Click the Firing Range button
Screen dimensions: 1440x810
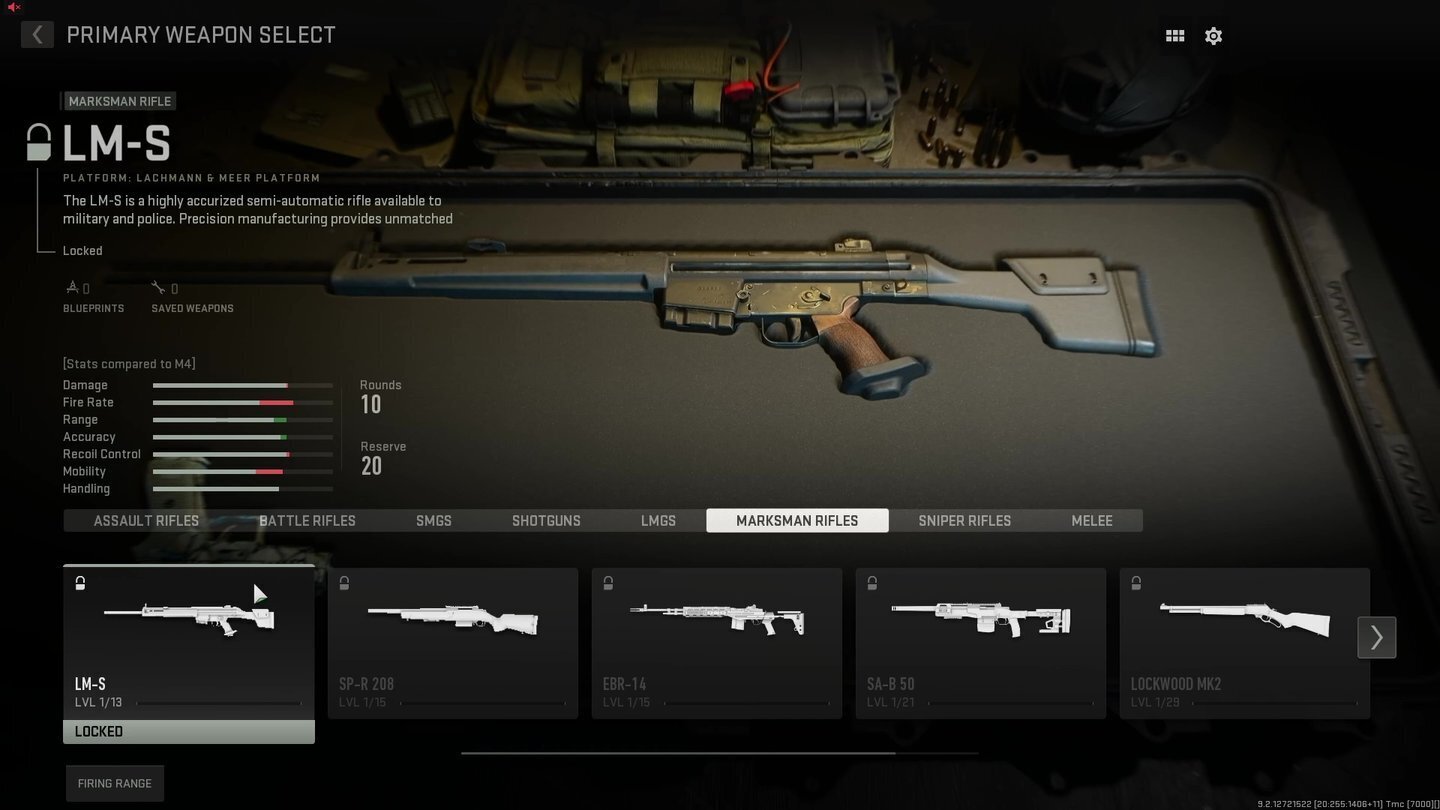(114, 783)
